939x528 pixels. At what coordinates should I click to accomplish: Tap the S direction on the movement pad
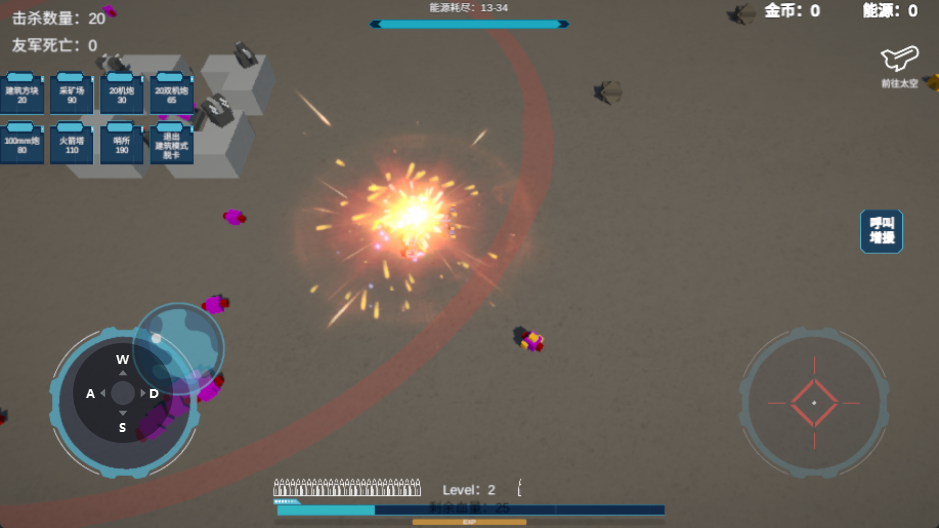coord(122,427)
